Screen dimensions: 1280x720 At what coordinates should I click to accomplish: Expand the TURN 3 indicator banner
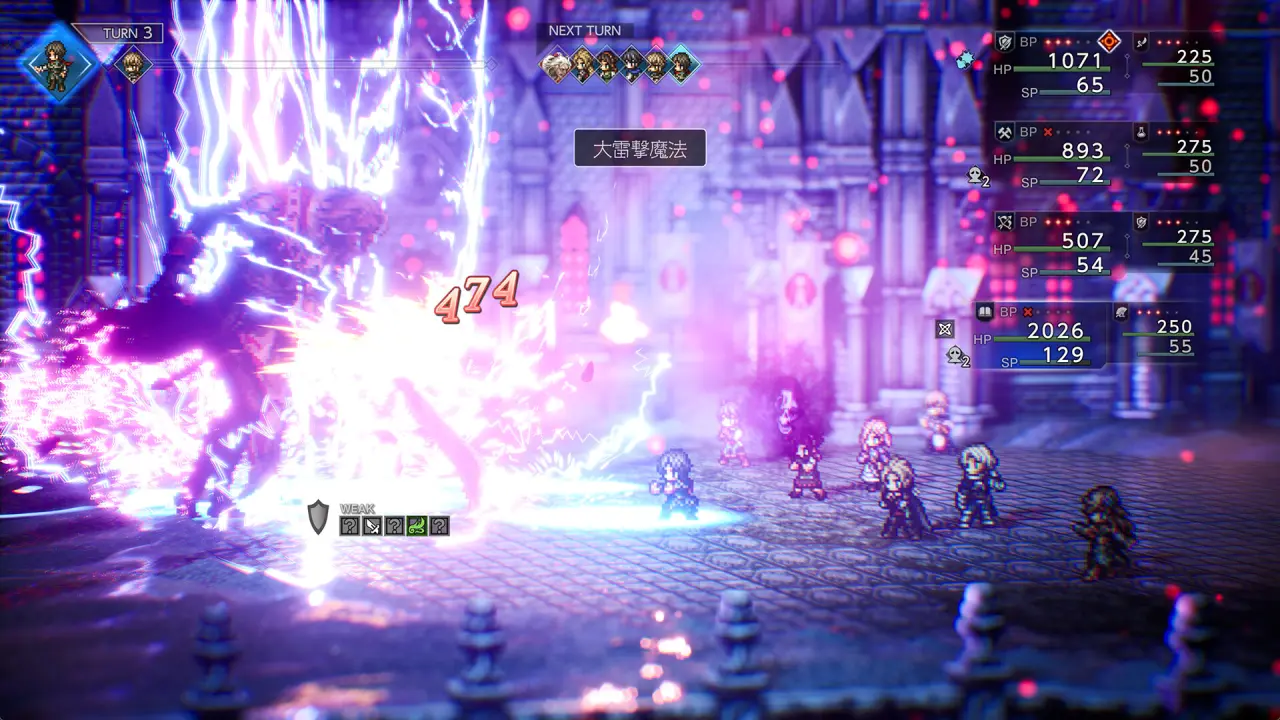tap(127, 33)
